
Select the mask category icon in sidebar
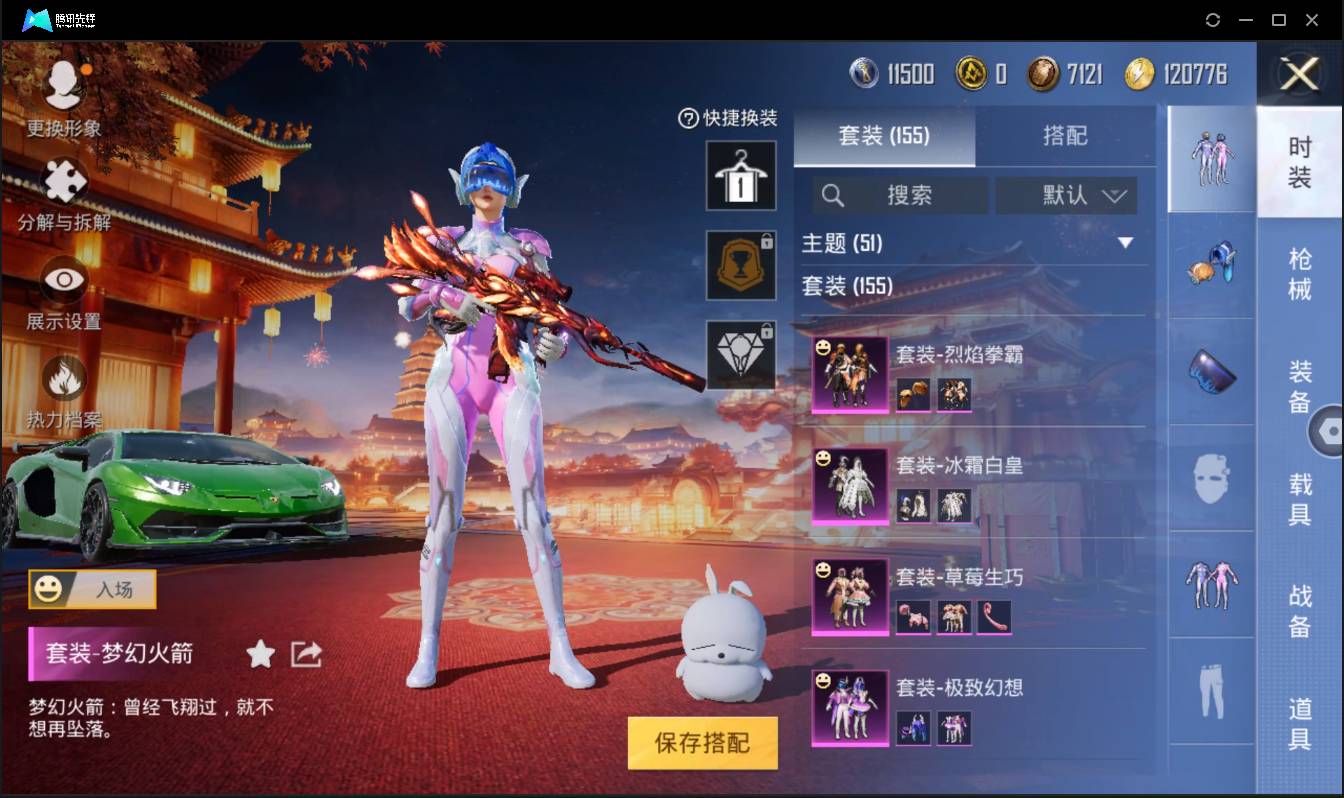pyautogui.click(x=1210, y=480)
